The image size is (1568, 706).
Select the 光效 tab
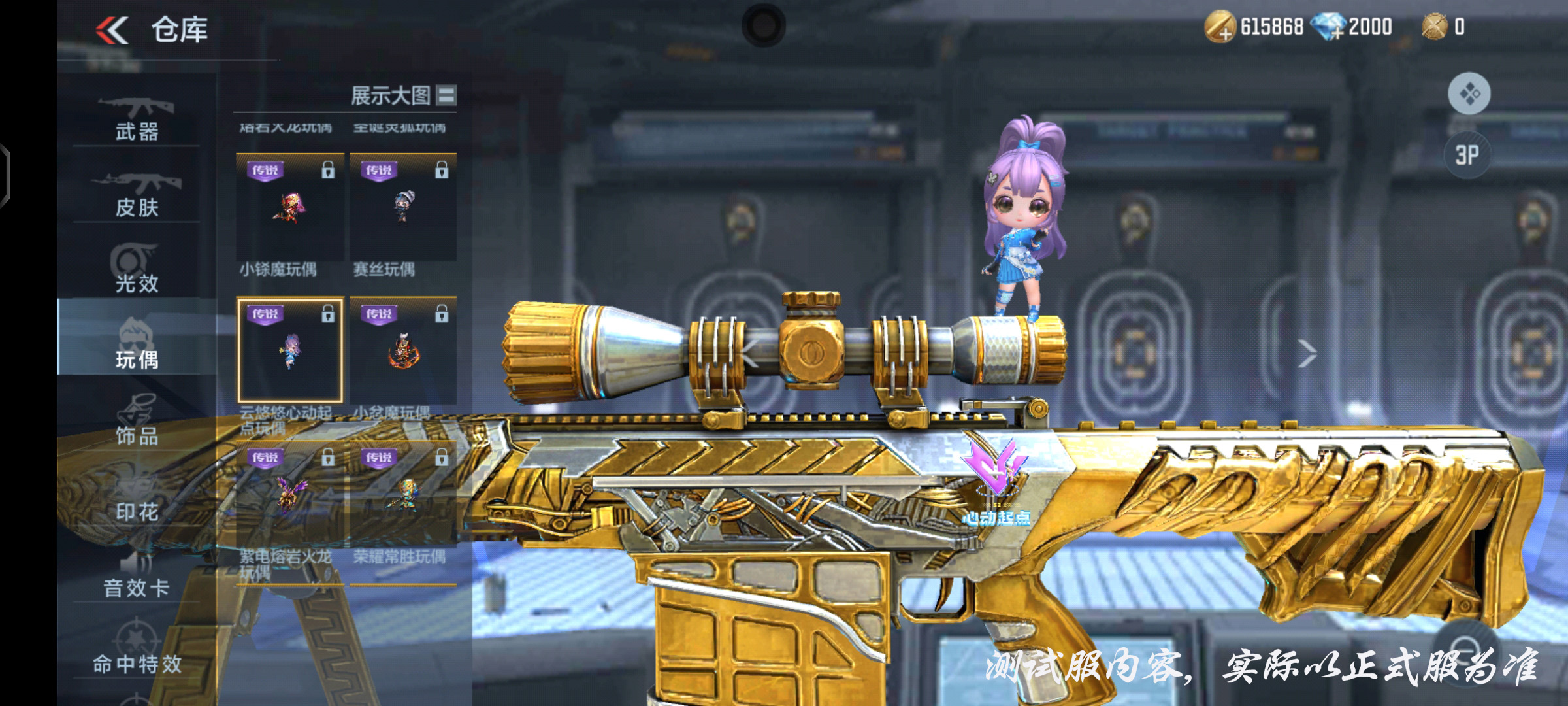coord(137,271)
